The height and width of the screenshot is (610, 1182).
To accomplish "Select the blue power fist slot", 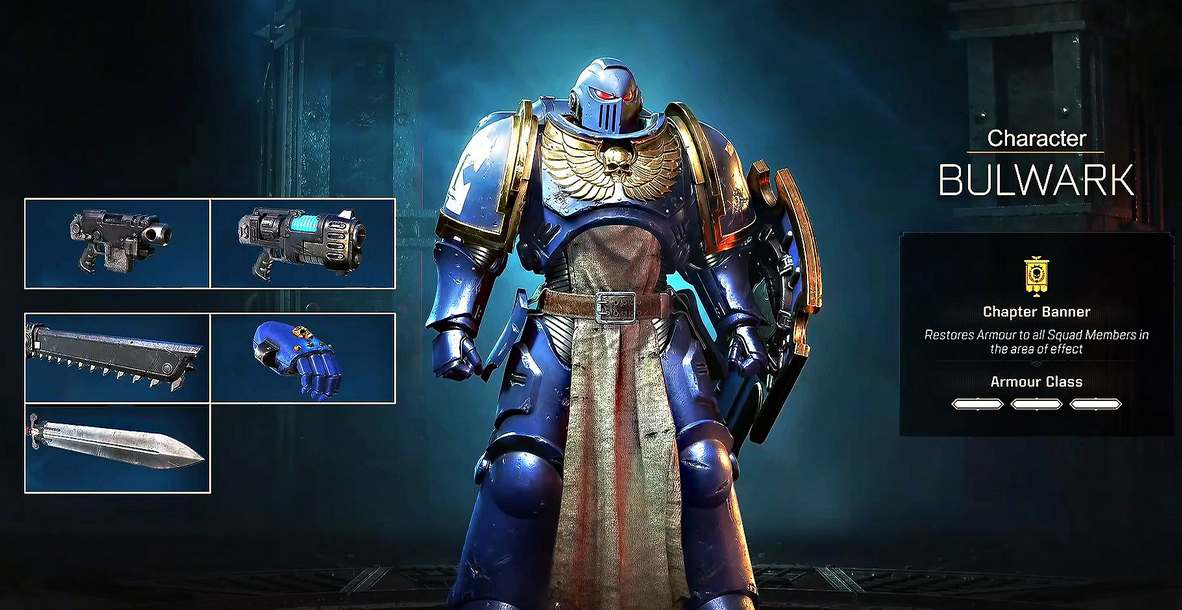I will (303, 358).
